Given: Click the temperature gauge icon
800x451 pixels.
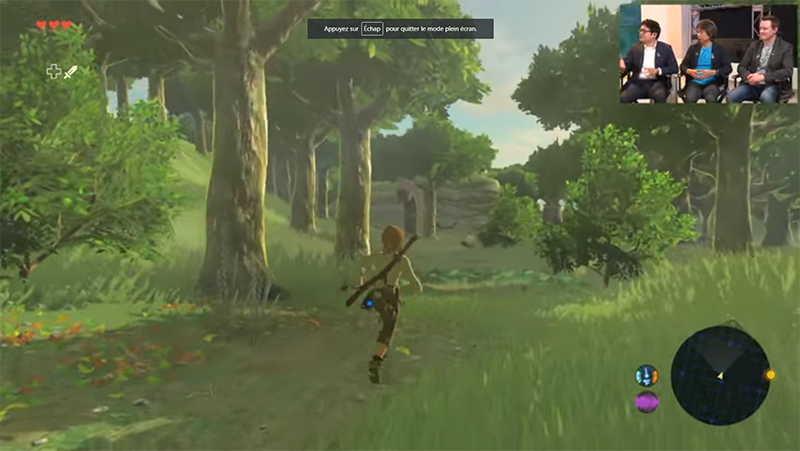Looking at the screenshot, I should (x=646, y=376).
